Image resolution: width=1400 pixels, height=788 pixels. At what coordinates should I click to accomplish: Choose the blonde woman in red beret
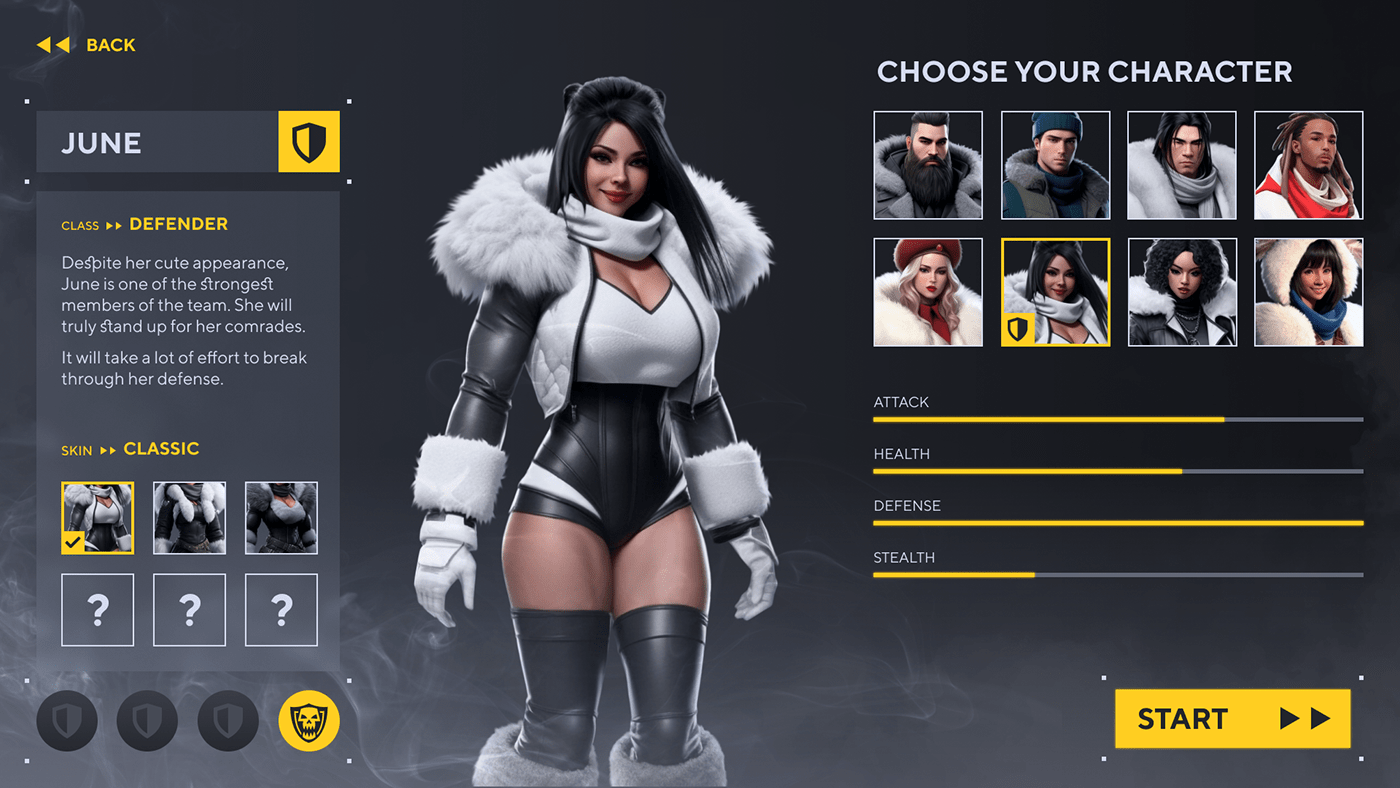928,292
